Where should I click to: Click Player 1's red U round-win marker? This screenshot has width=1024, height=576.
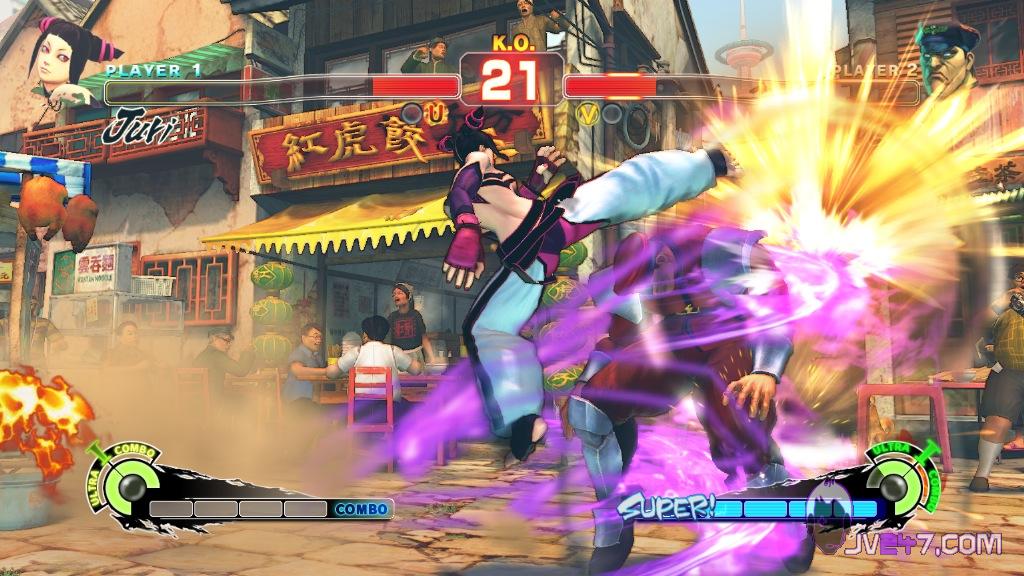point(435,114)
